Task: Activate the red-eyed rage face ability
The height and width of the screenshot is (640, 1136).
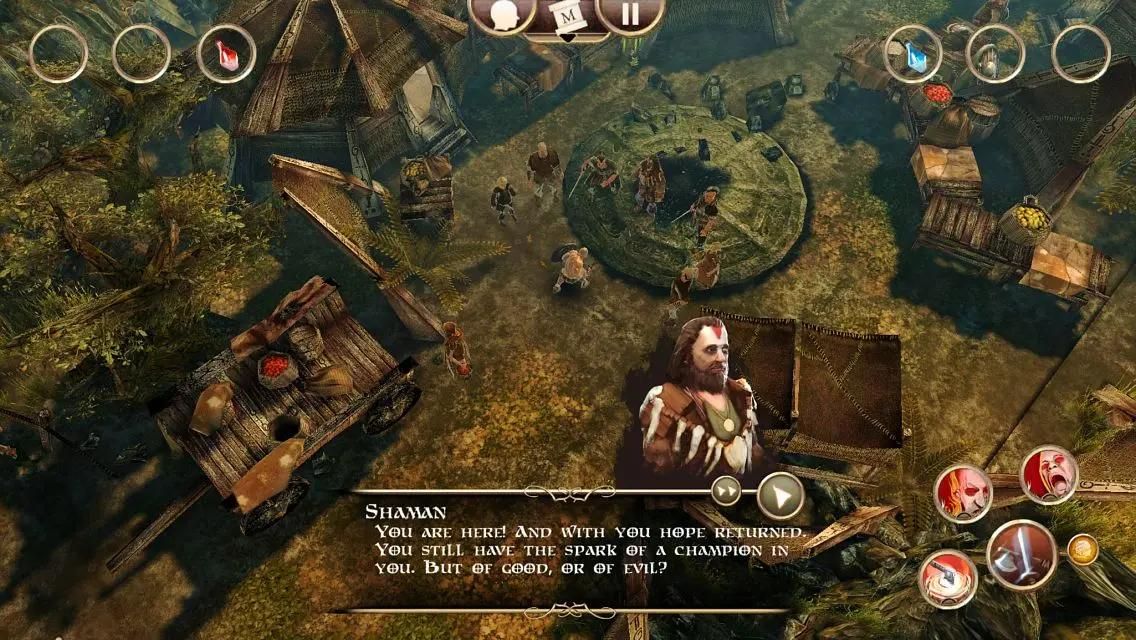Action: tap(962, 494)
